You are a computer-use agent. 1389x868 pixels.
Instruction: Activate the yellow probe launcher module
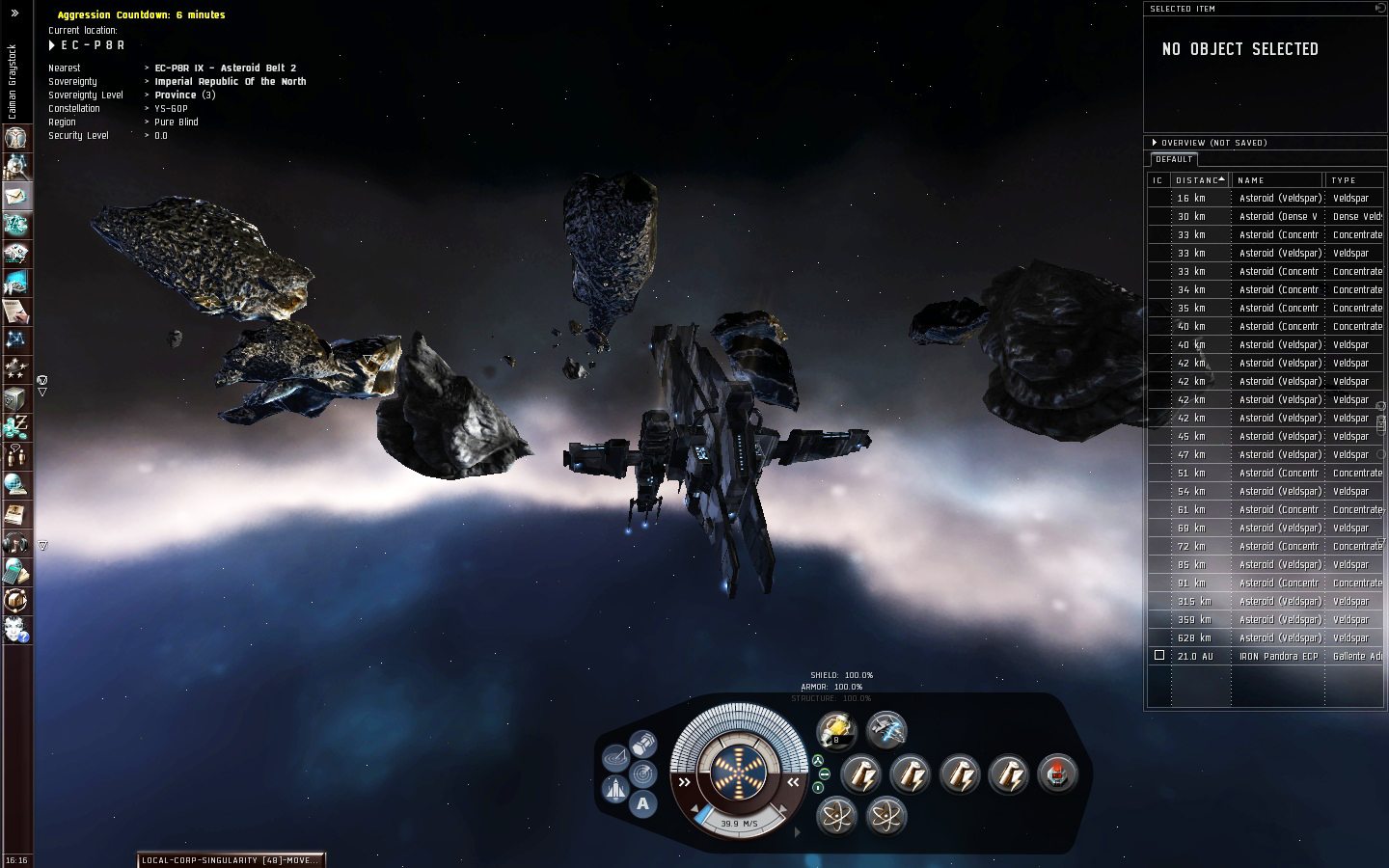coord(836,730)
